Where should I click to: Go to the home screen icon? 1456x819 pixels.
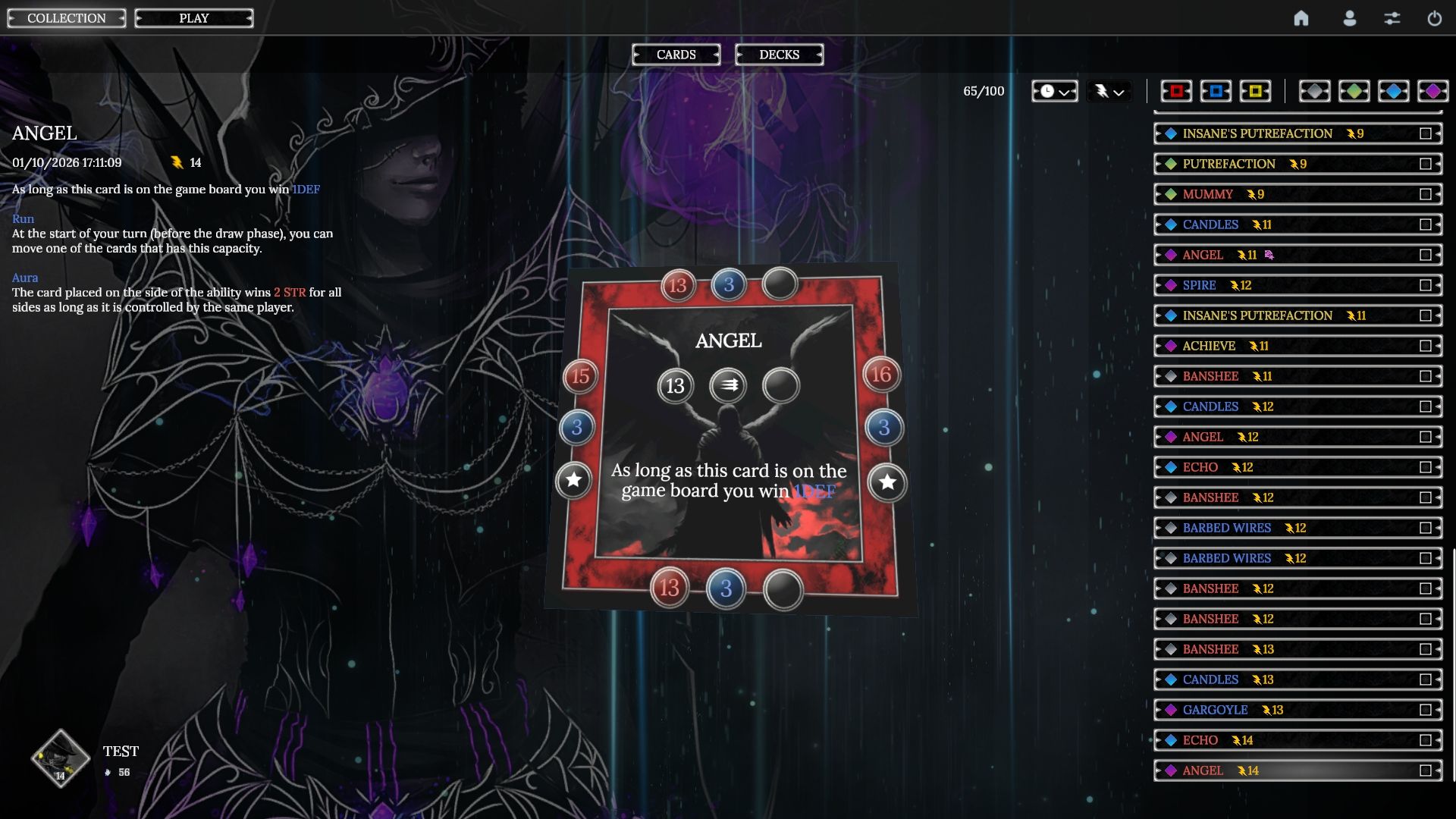click(1301, 18)
